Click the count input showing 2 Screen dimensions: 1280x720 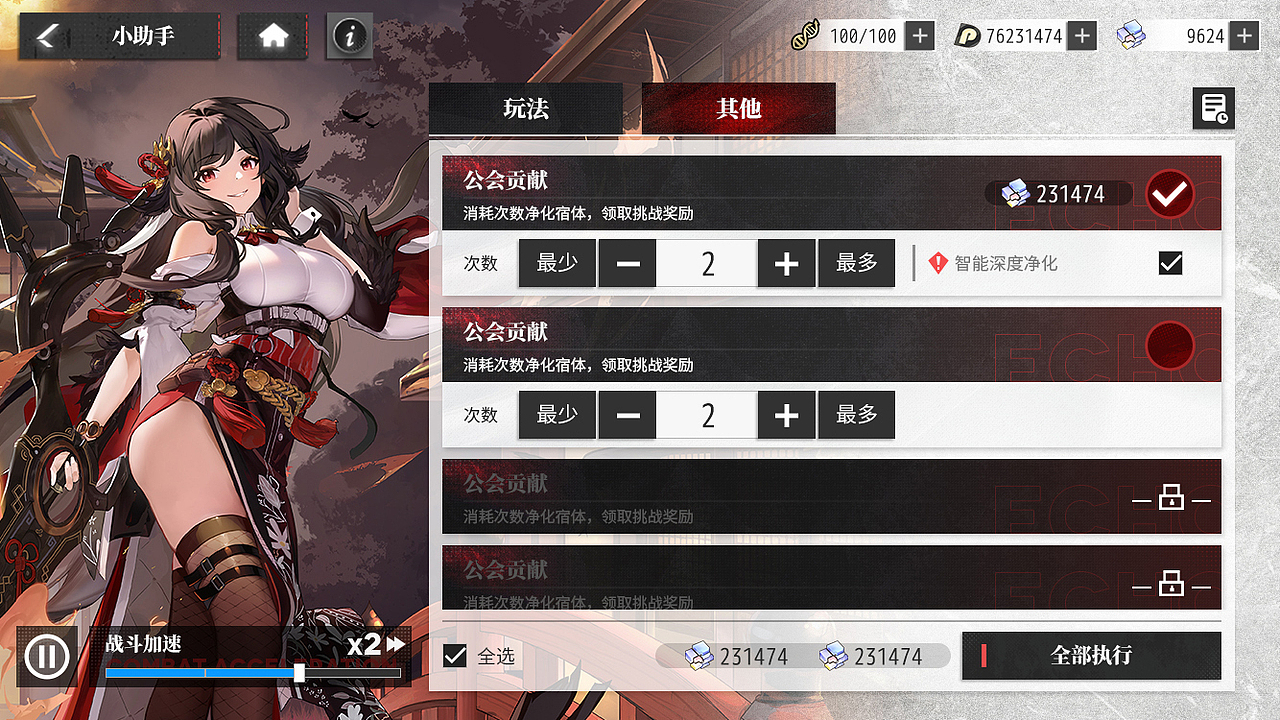pos(706,262)
